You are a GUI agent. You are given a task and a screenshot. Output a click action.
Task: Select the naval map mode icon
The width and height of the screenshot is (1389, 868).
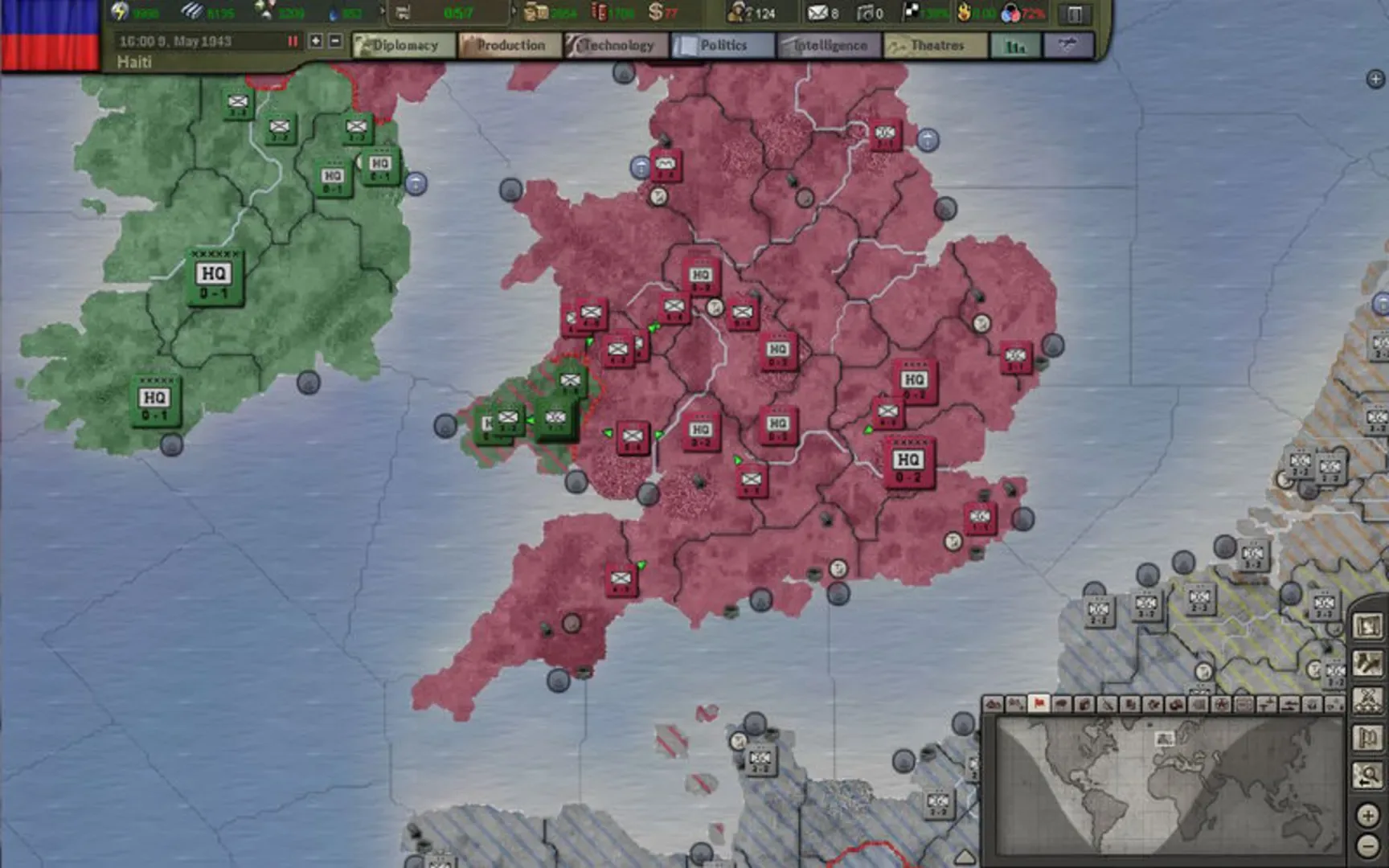pyautogui.click(x=1289, y=707)
